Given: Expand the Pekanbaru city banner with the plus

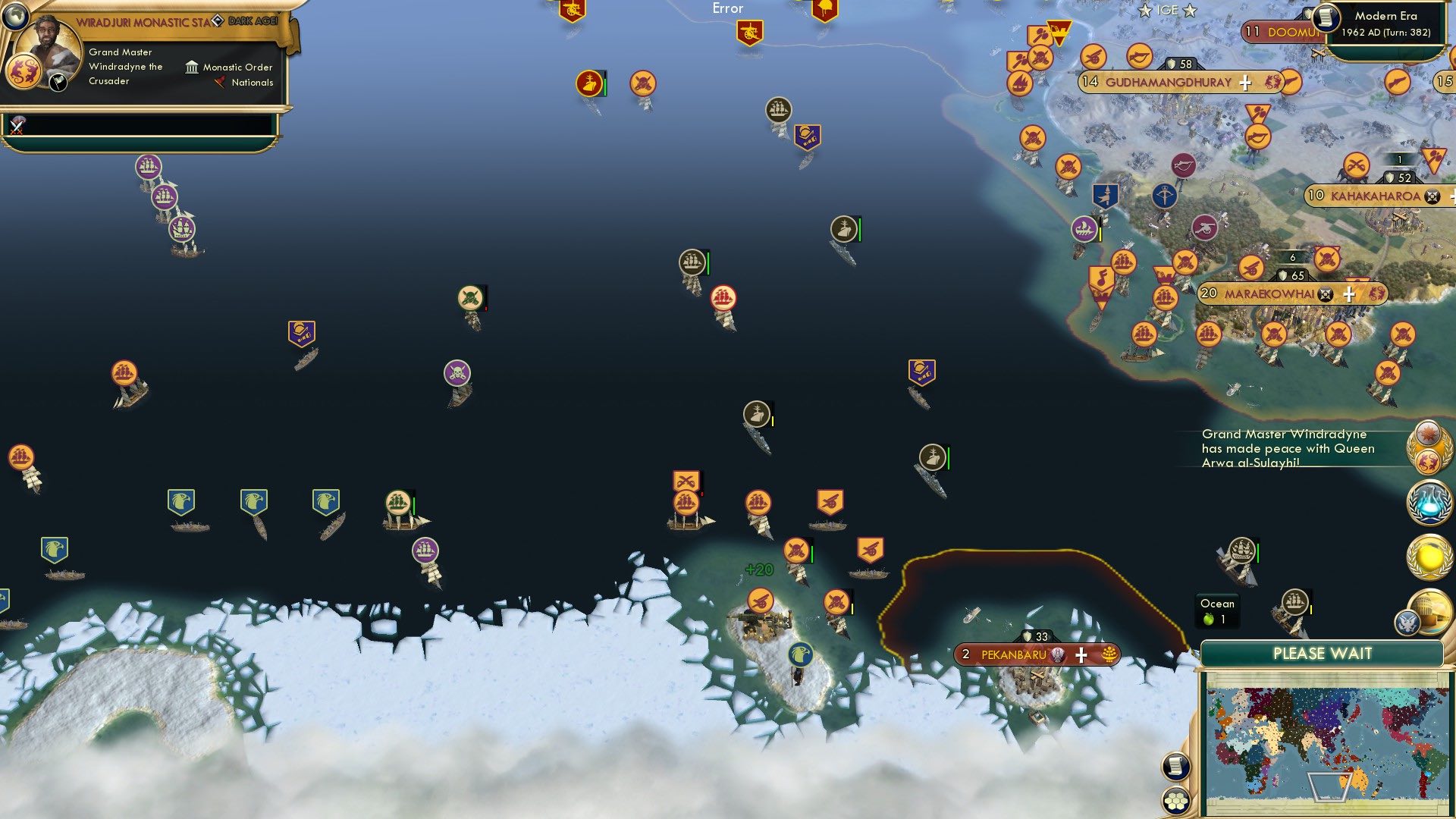Looking at the screenshot, I should pyautogui.click(x=1080, y=654).
